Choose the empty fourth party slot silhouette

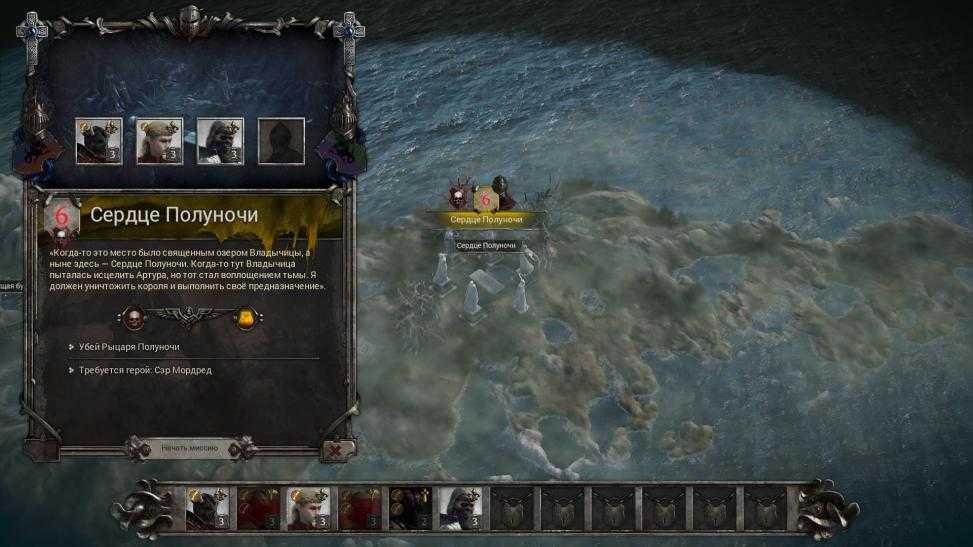(279, 141)
